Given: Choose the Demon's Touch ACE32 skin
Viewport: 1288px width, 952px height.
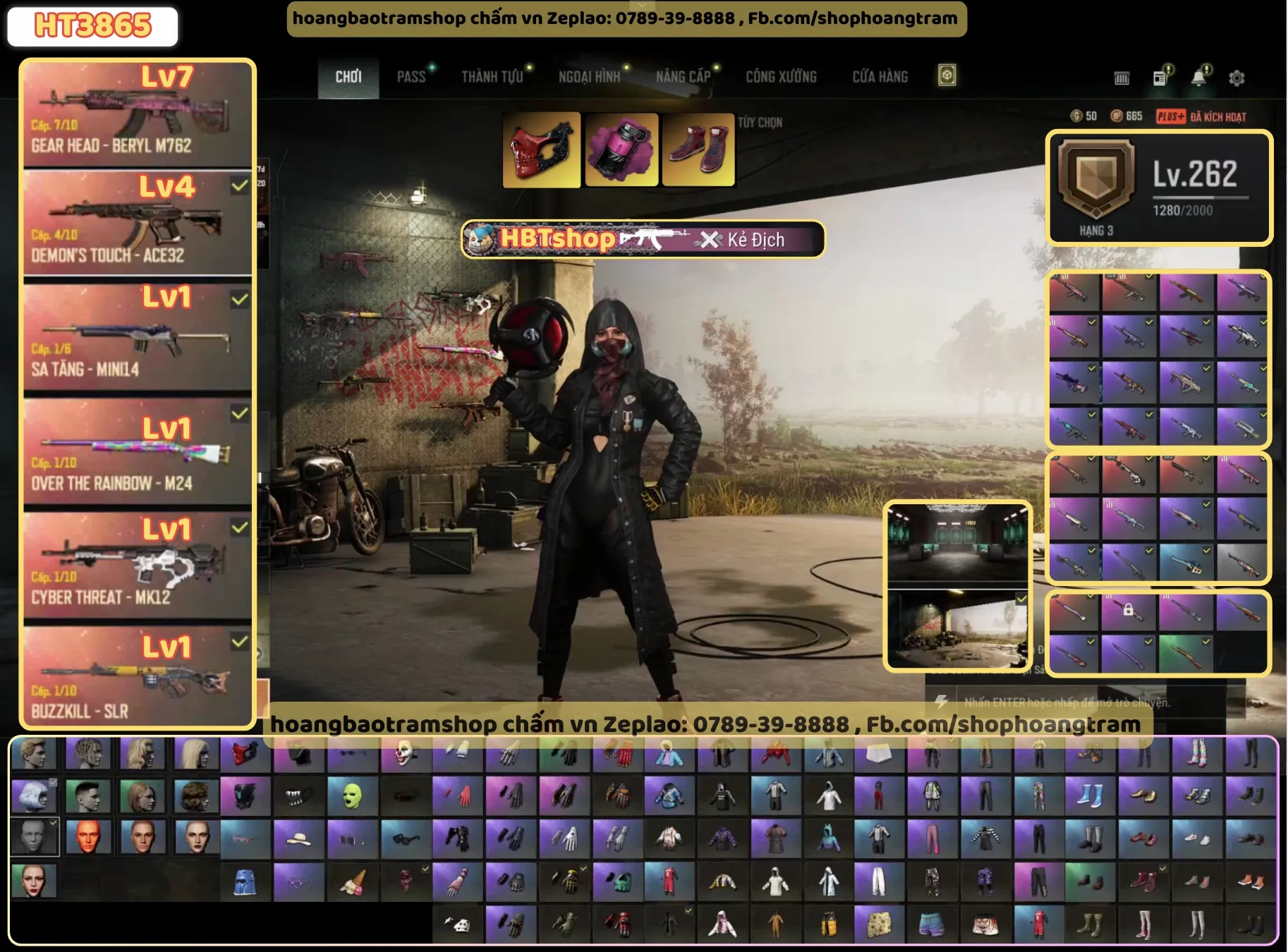Looking at the screenshot, I should pos(138,224).
